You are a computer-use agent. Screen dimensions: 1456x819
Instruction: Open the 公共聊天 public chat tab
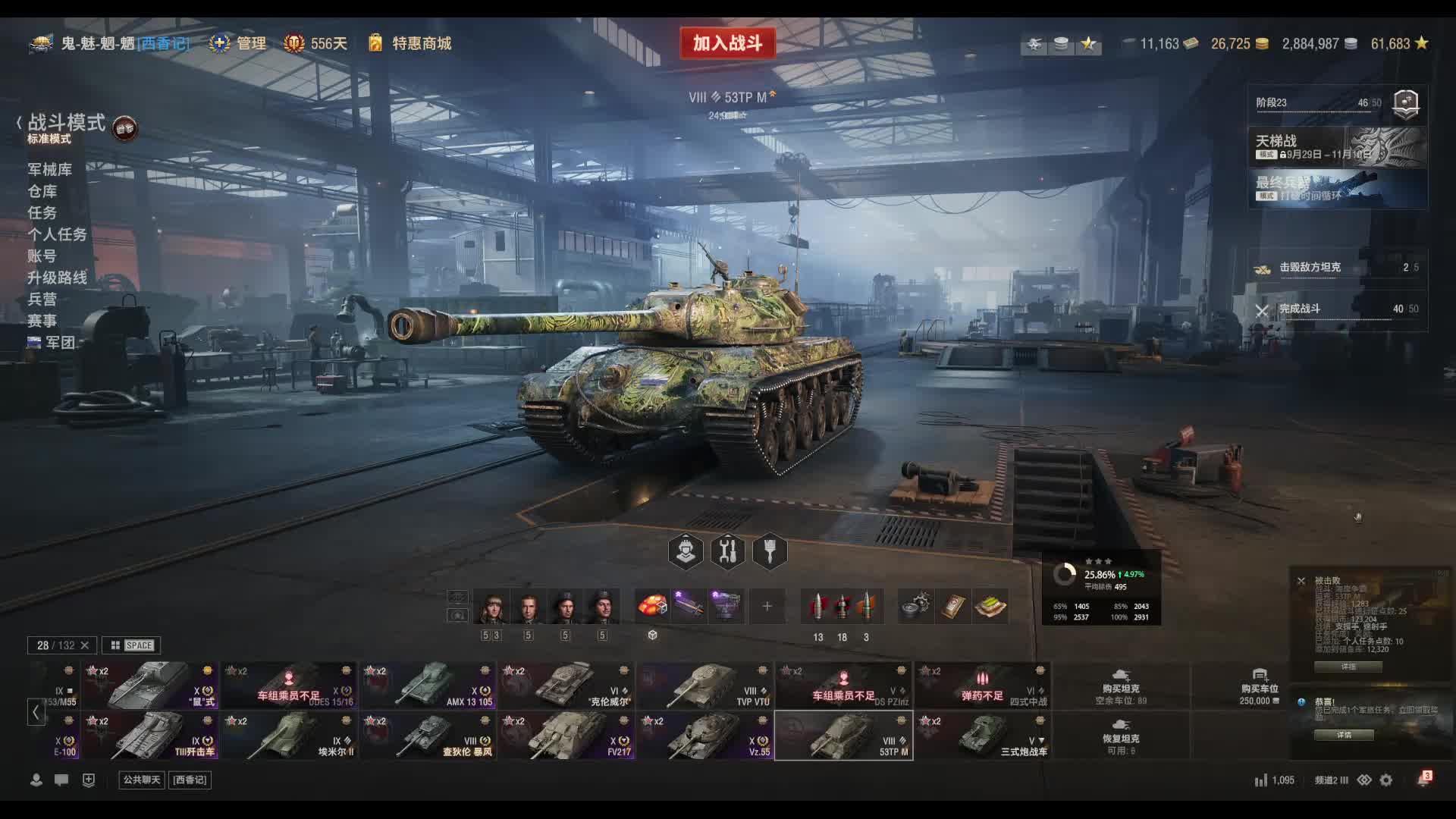142,780
